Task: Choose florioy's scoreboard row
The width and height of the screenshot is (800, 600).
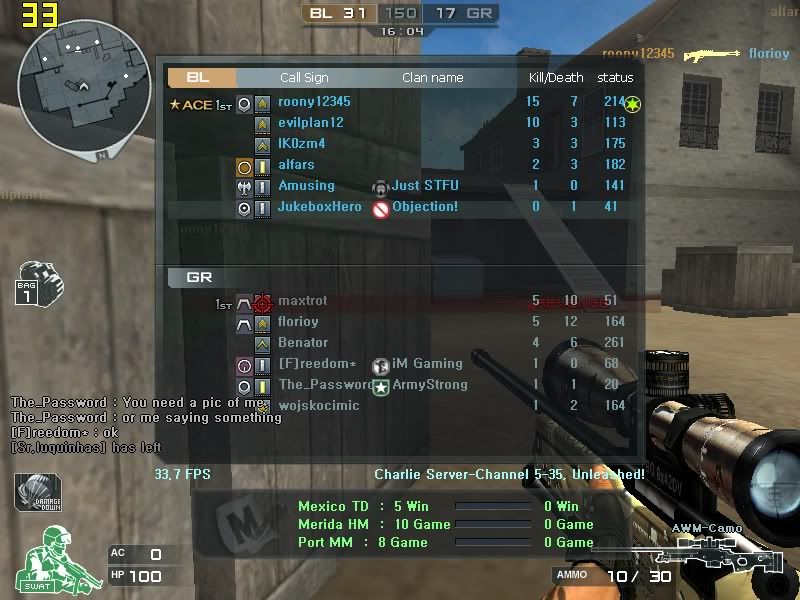Action: 298,322
